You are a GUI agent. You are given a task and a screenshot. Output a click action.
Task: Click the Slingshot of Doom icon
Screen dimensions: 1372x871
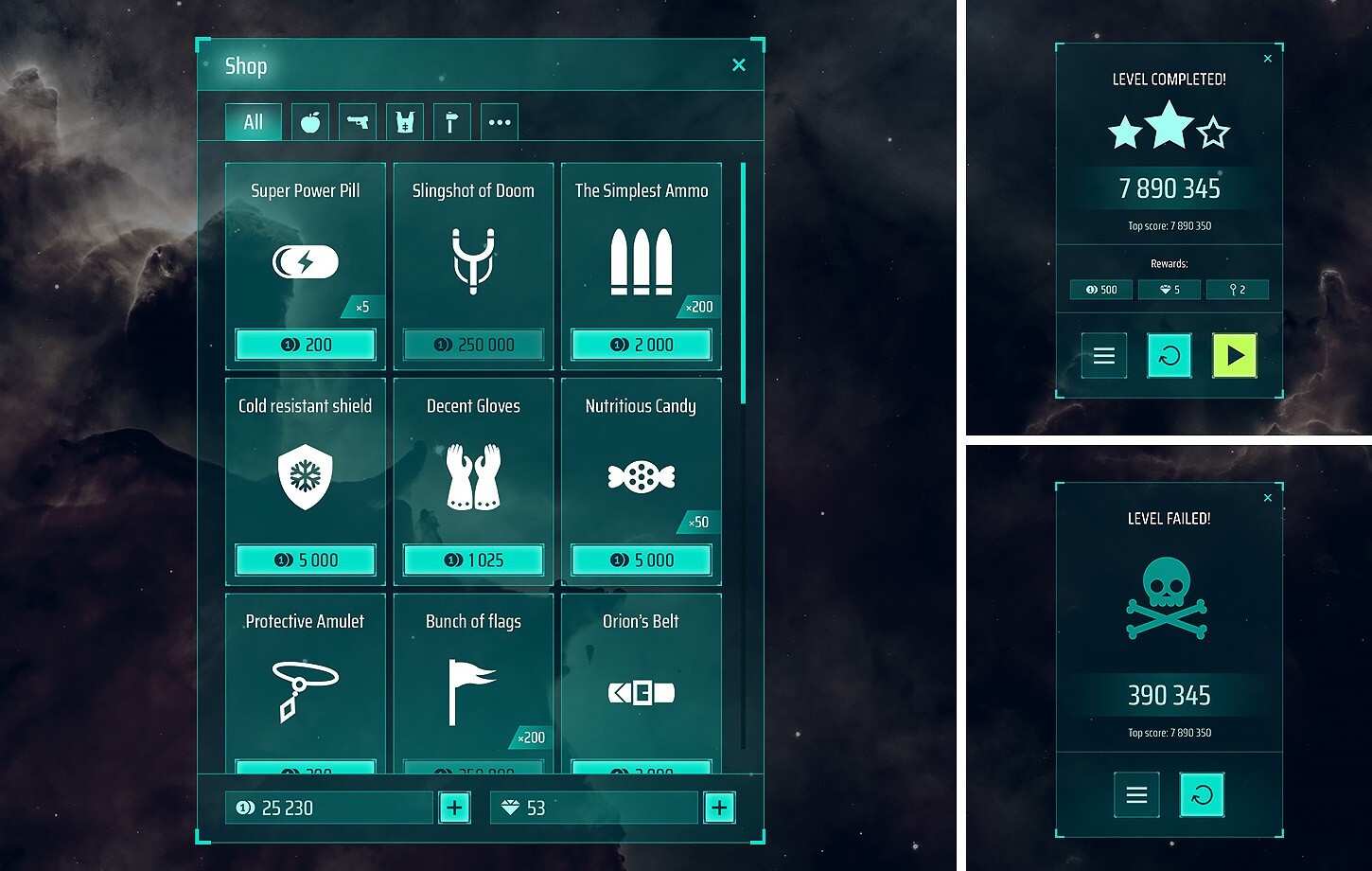pos(473,262)
